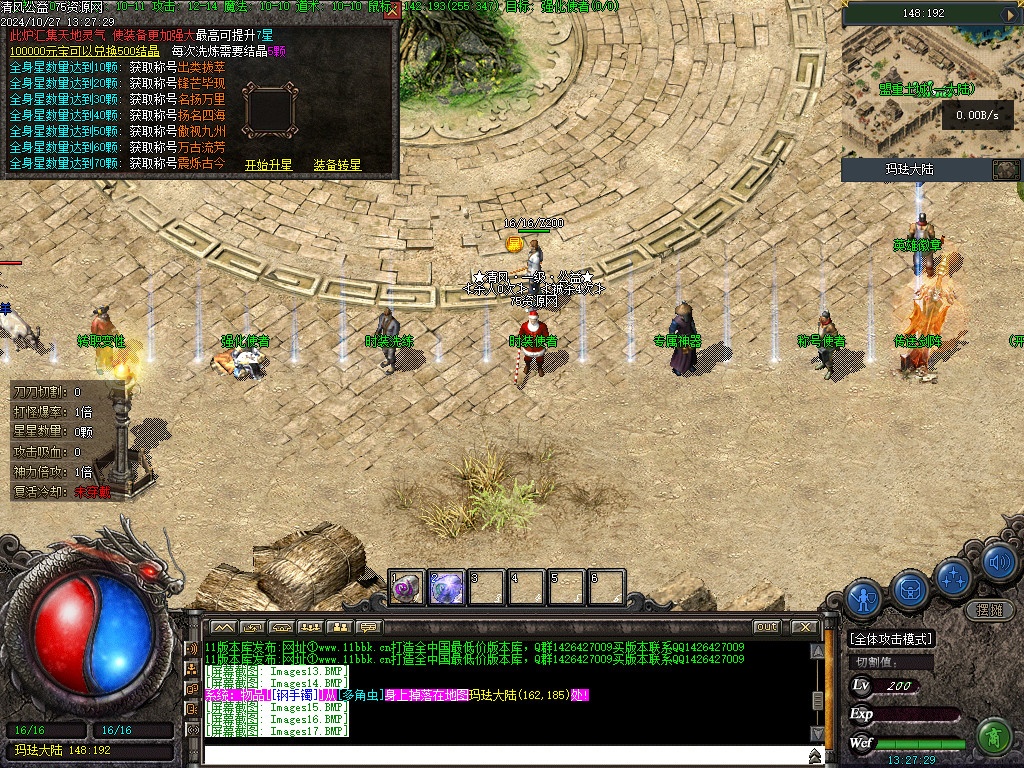
Task: Open the skills panel with sparkles icon
Action: pos(955,576)
